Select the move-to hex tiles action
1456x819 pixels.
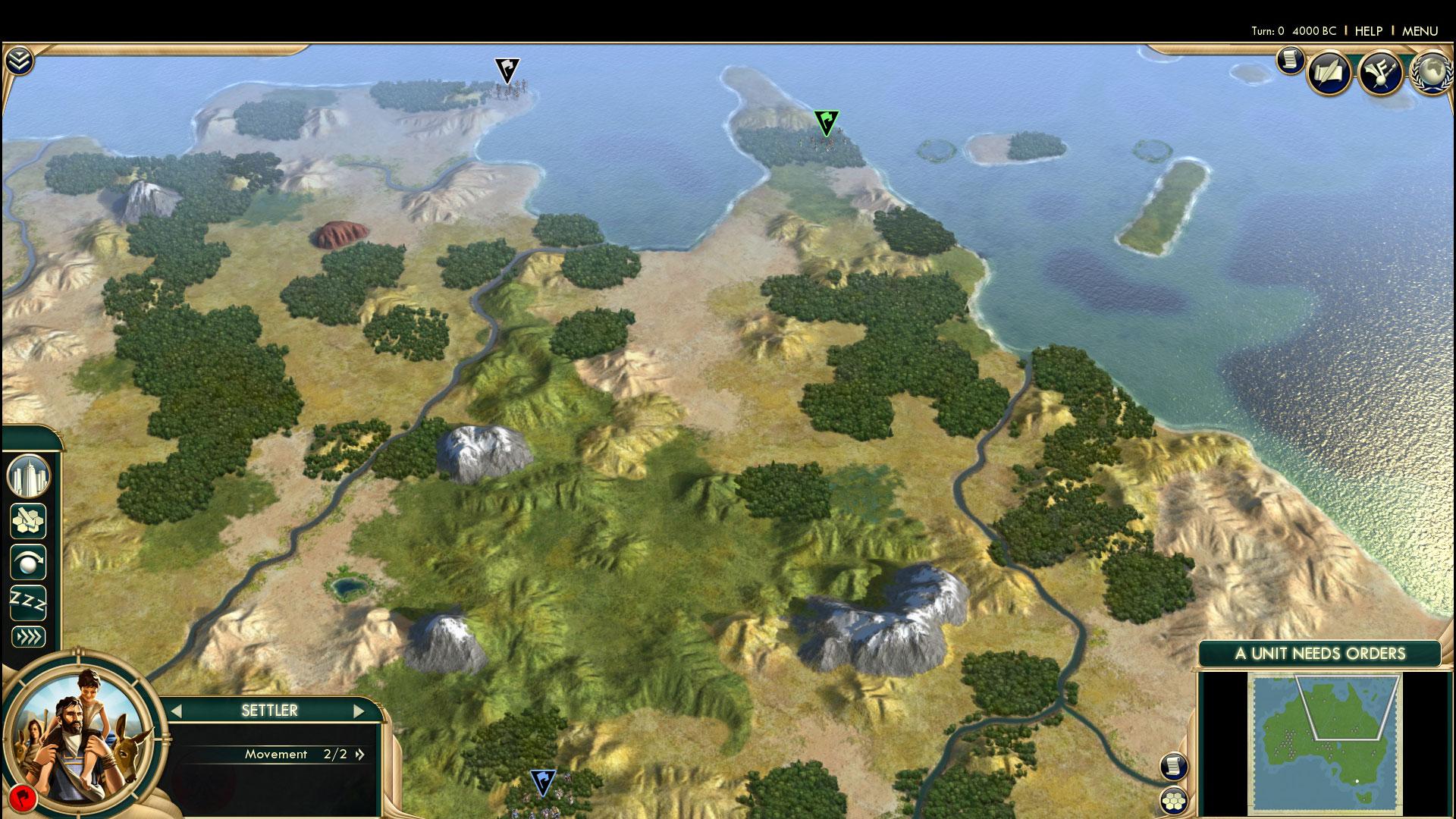click(x=28, y=521)
